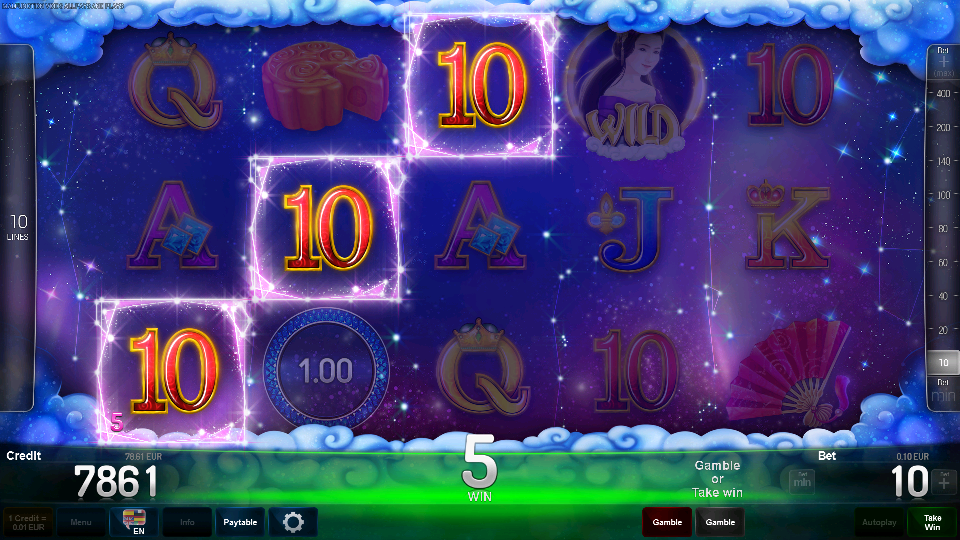Open the 10 Lines selector panel
Image resolution: width=960 pixels, height=540 pixels.
pyautogui.click(x=17, y=228)
